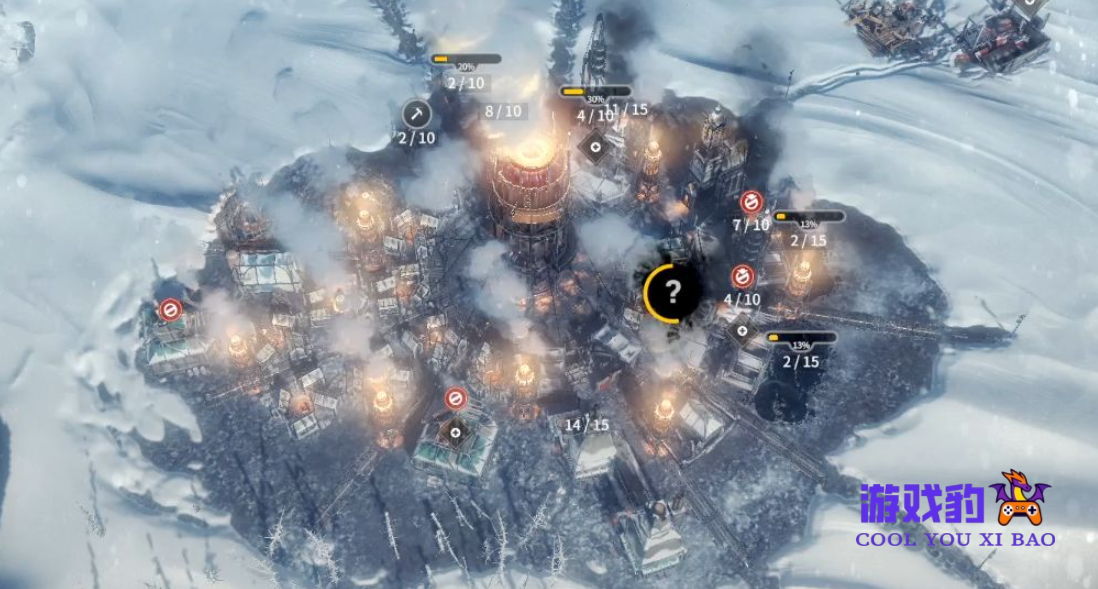
Task: Open the question mark event notification
Action: pyautogui.click(x=673, y=292)
